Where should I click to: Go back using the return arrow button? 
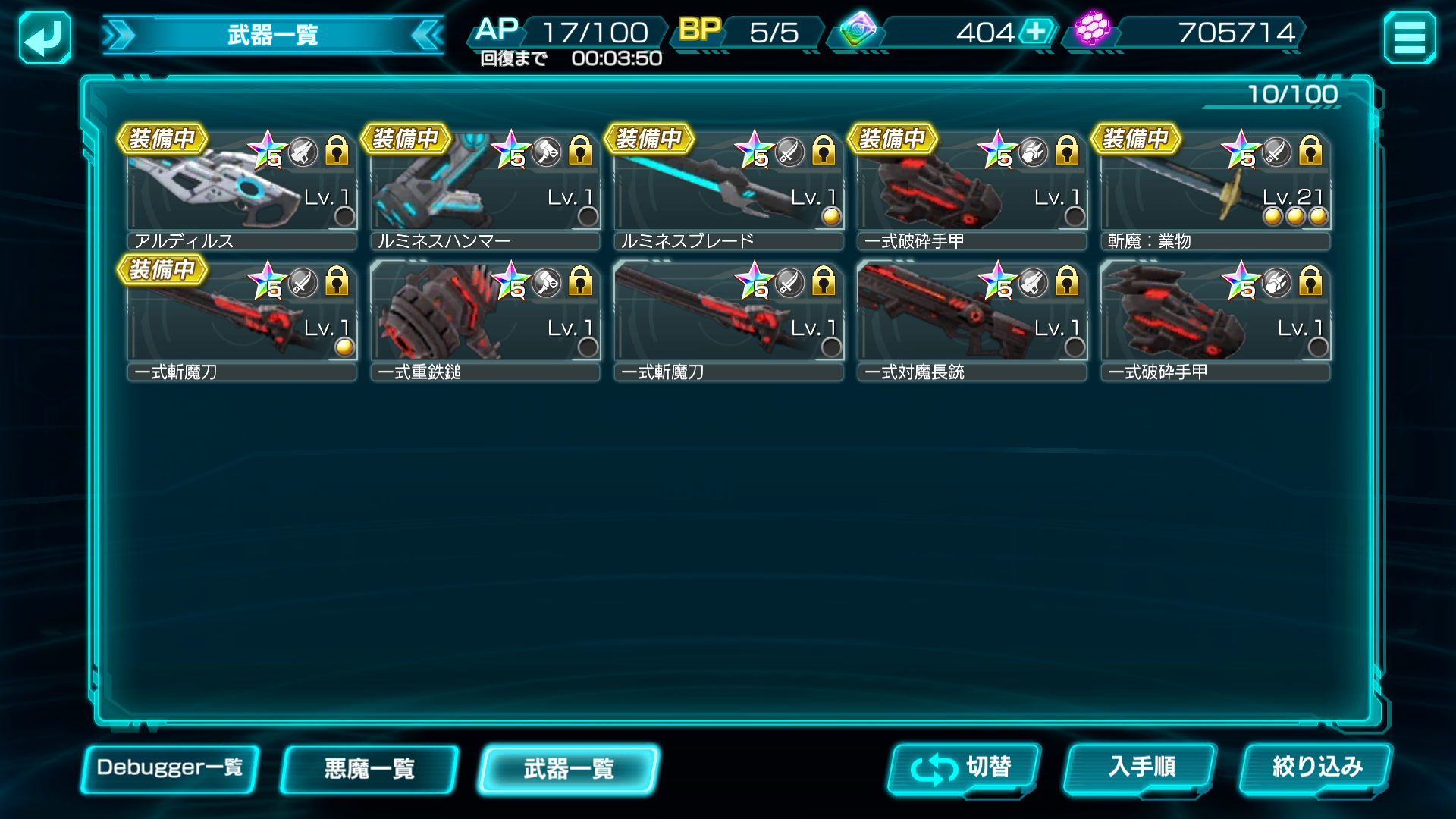(x=45, y=37)
